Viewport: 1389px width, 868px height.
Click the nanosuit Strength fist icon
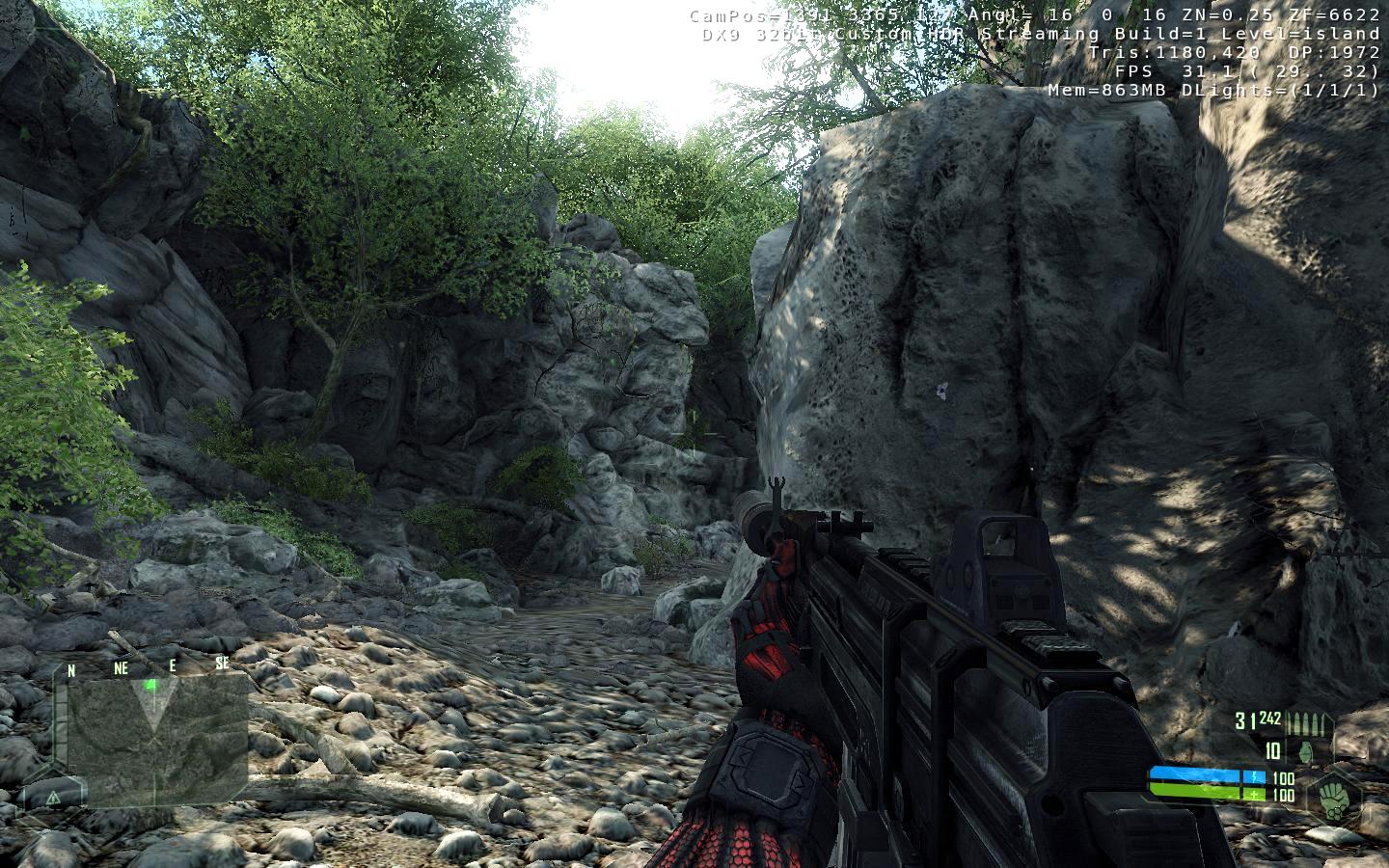[x=1335, y=799]
